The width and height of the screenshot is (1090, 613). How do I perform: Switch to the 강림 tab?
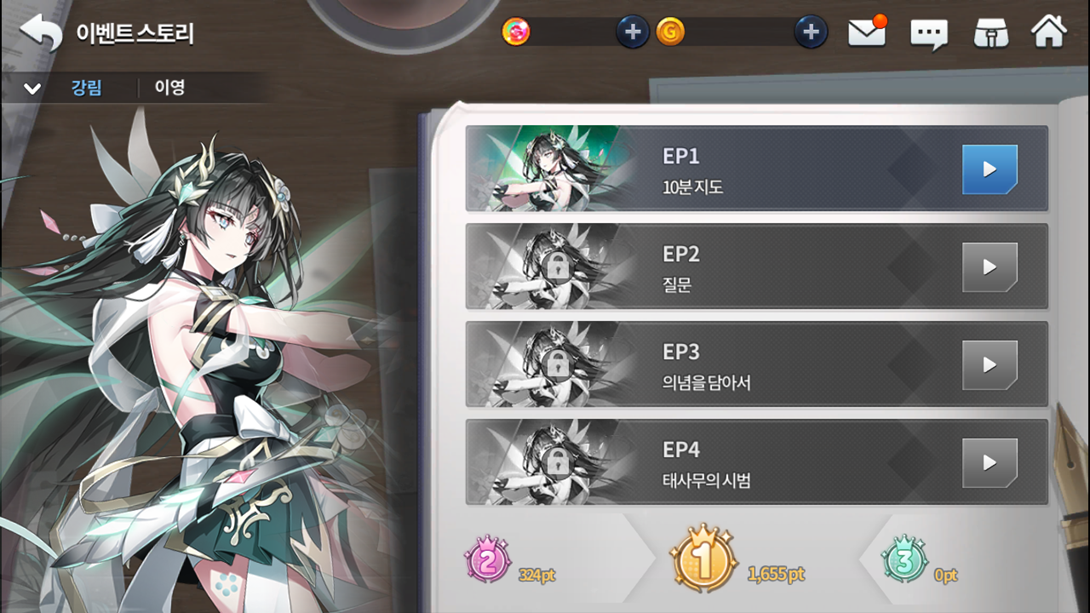(87, 88)
